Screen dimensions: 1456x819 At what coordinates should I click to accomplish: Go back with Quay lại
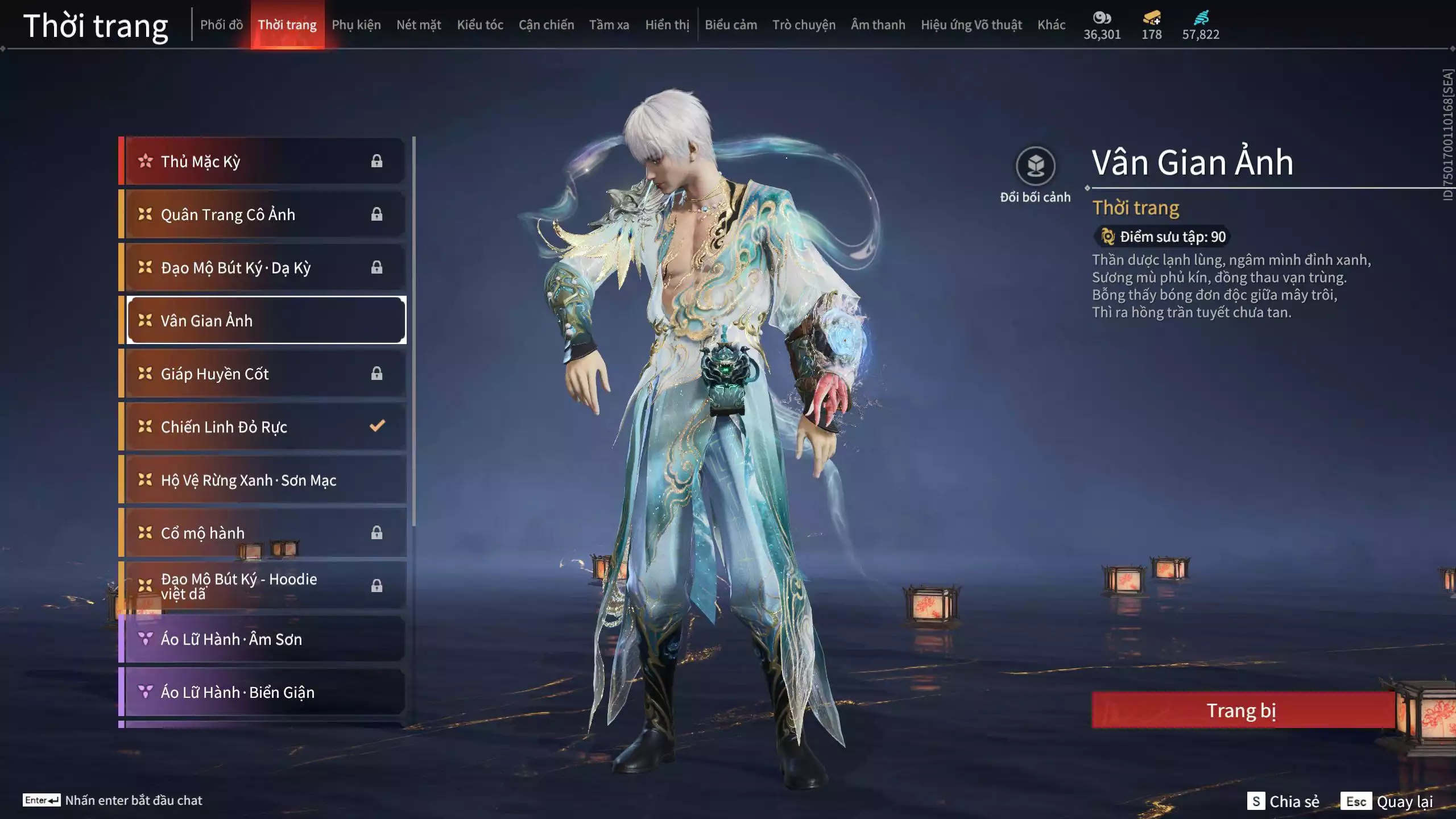[x=1387, y=801]
